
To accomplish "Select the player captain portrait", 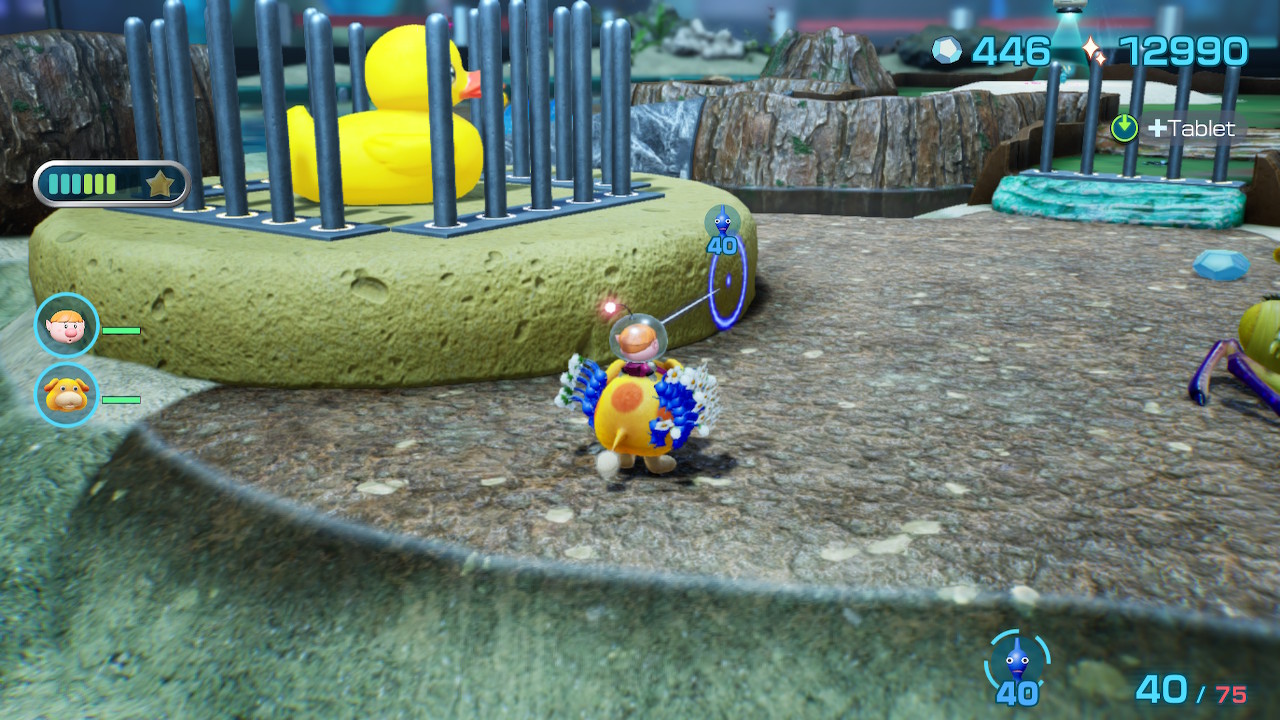I will tap(67, 325).
